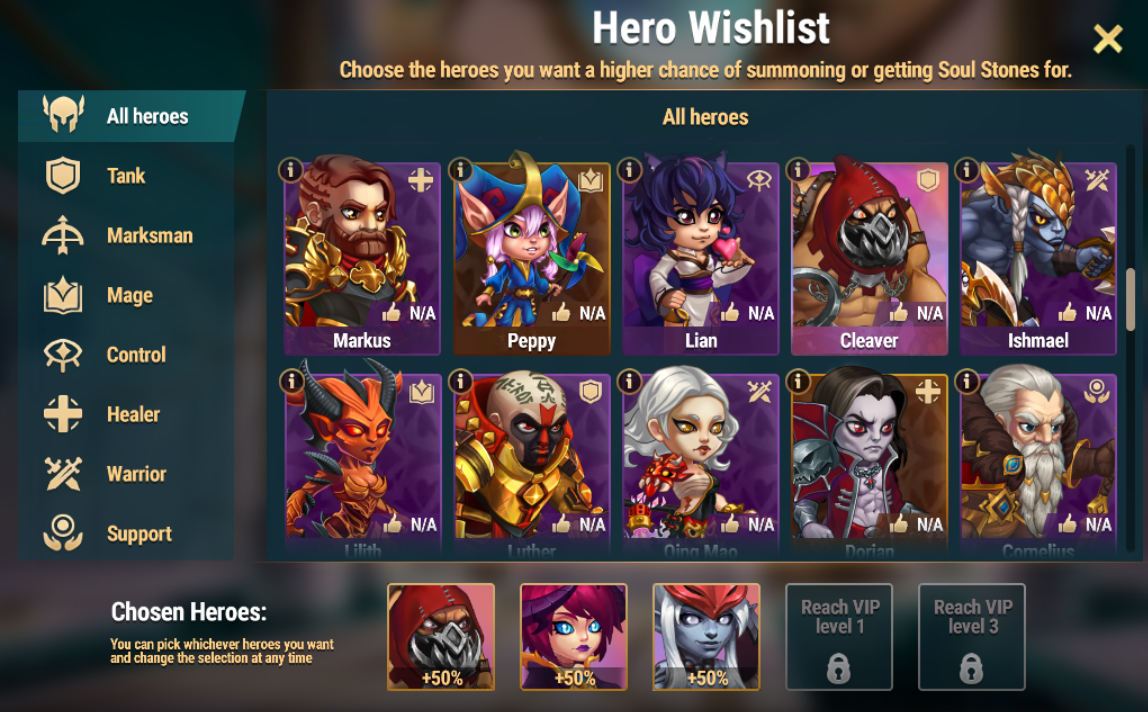Select the Dorian vampire hero card
The height and width of the screenshot is (712, 1148).
click(x=869, y=460)
